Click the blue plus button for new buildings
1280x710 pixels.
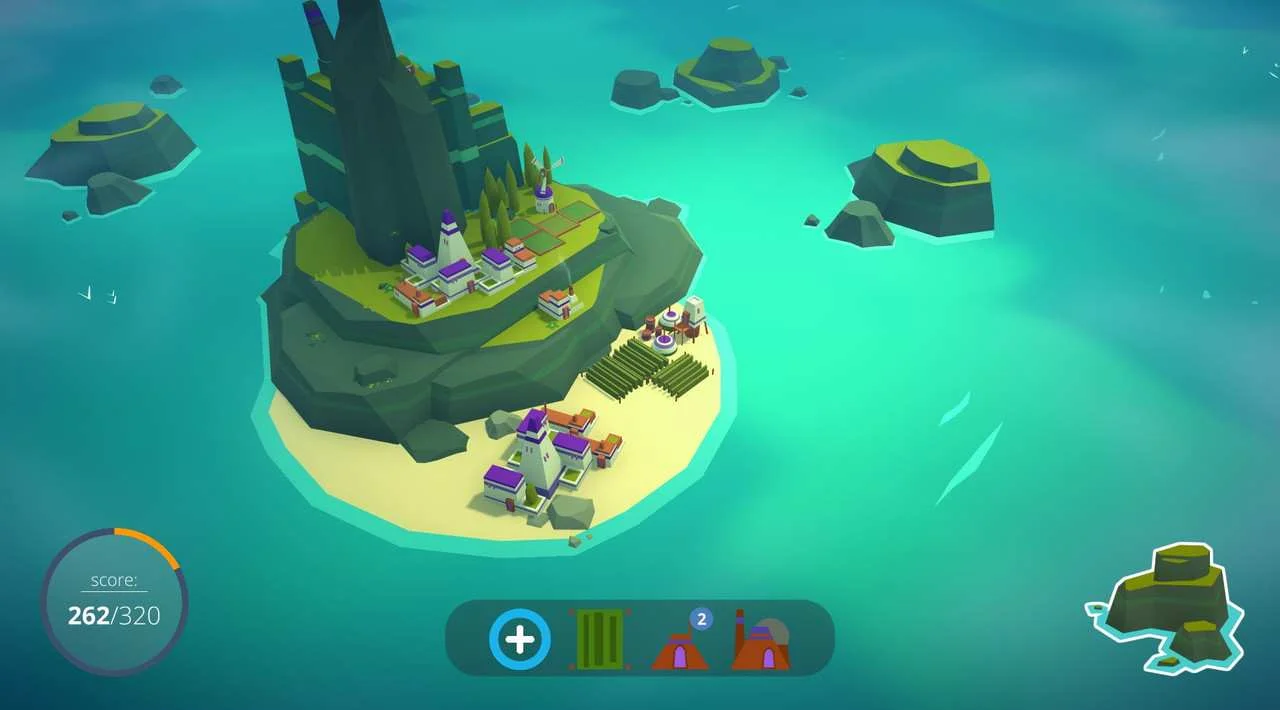[x=520, y=639]
